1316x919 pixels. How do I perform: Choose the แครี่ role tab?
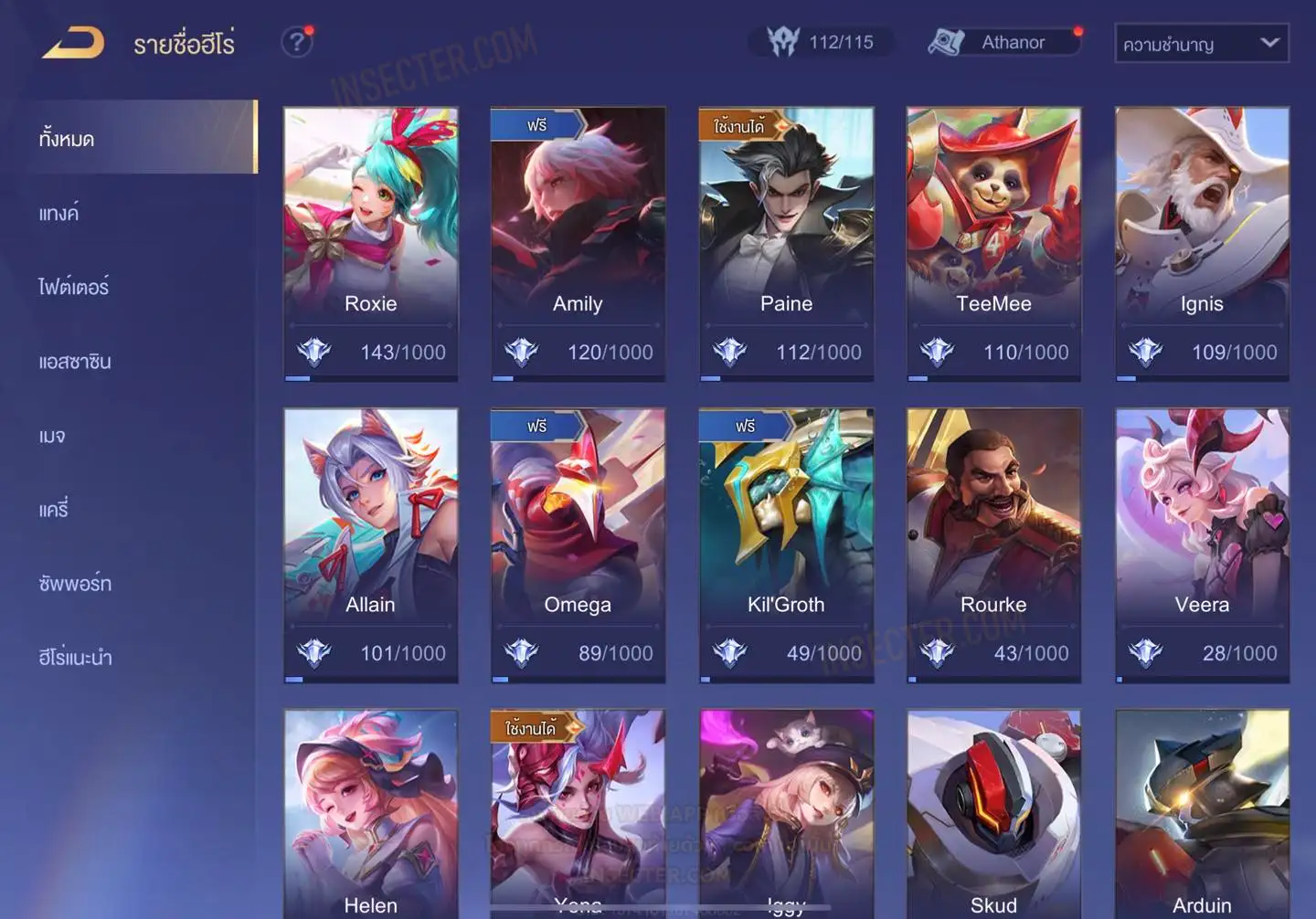(x=54, y=510)
